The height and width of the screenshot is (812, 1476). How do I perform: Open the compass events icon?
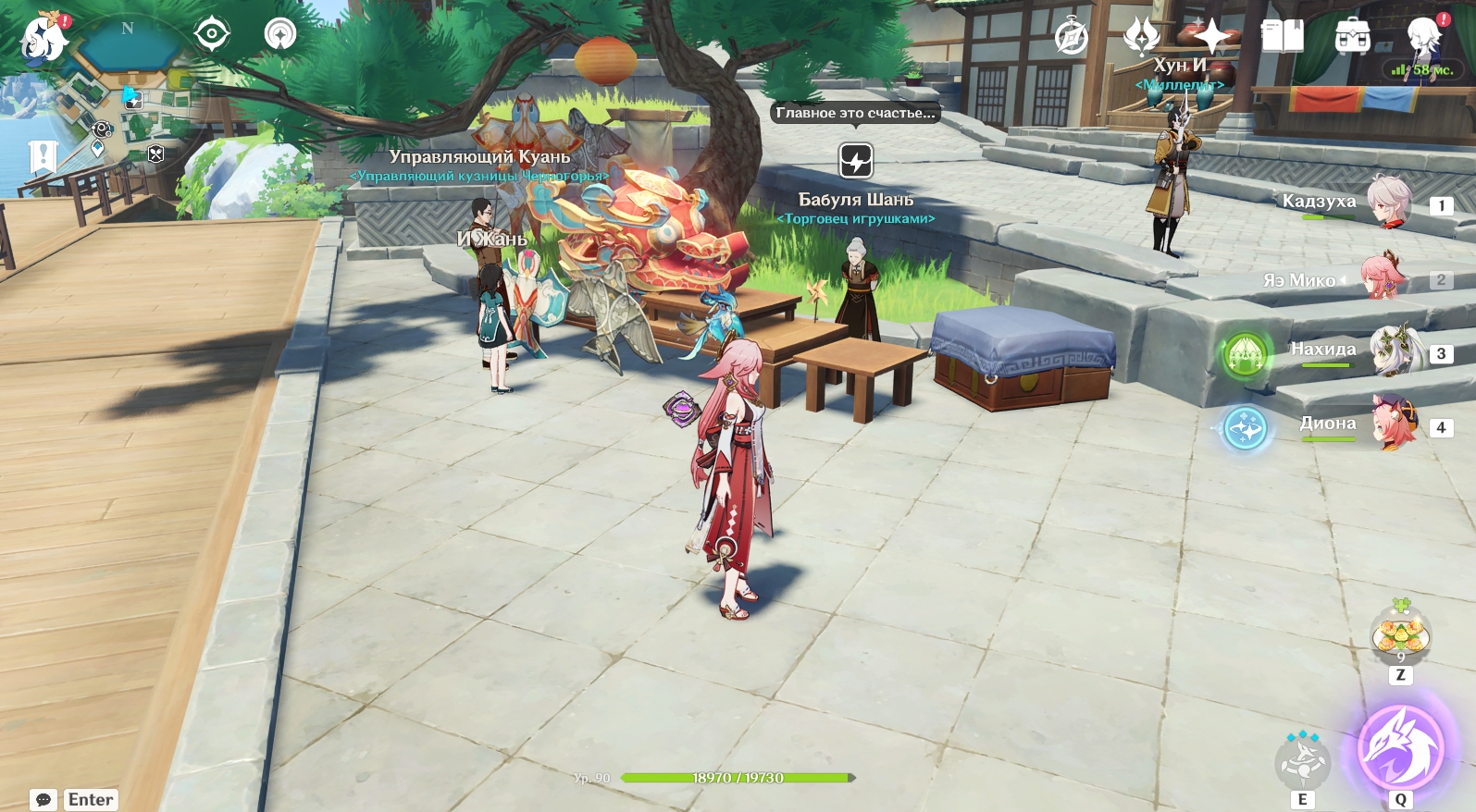point(1072,38)
